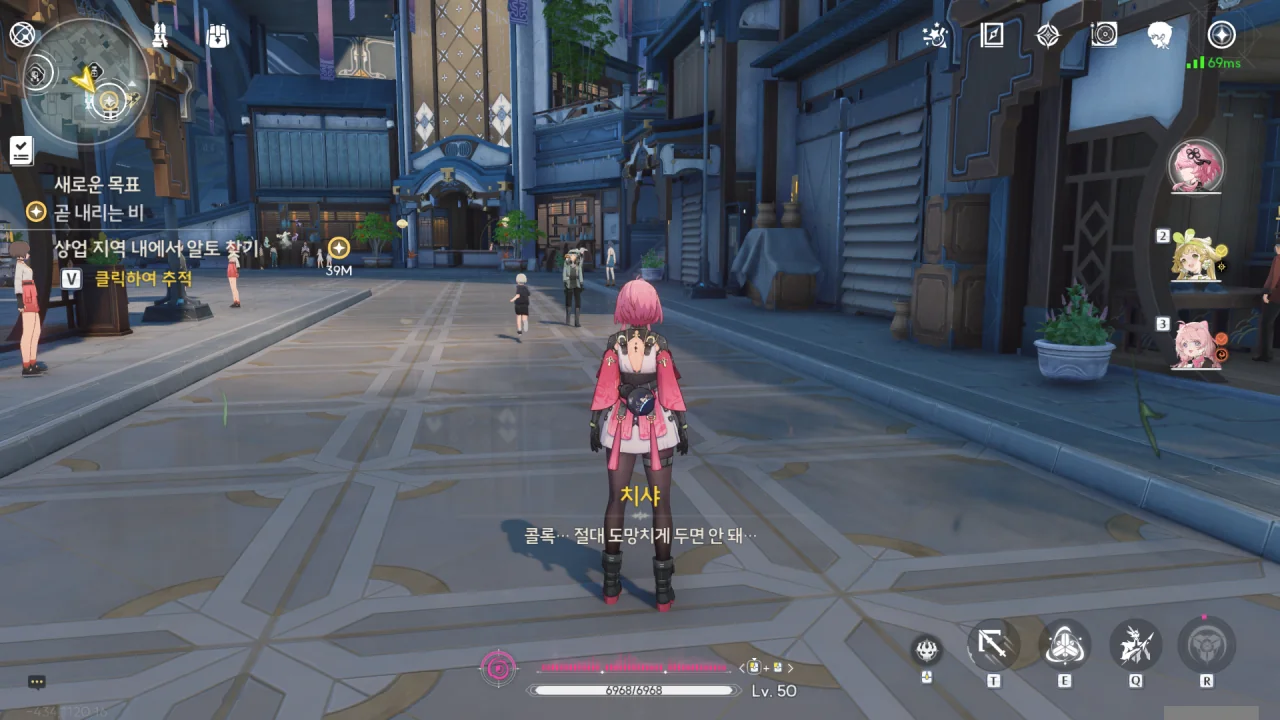The height and width of the screenshot is (720, 1280).
Task: Open the sparkling flask events icon
Action: click(935, 36)
